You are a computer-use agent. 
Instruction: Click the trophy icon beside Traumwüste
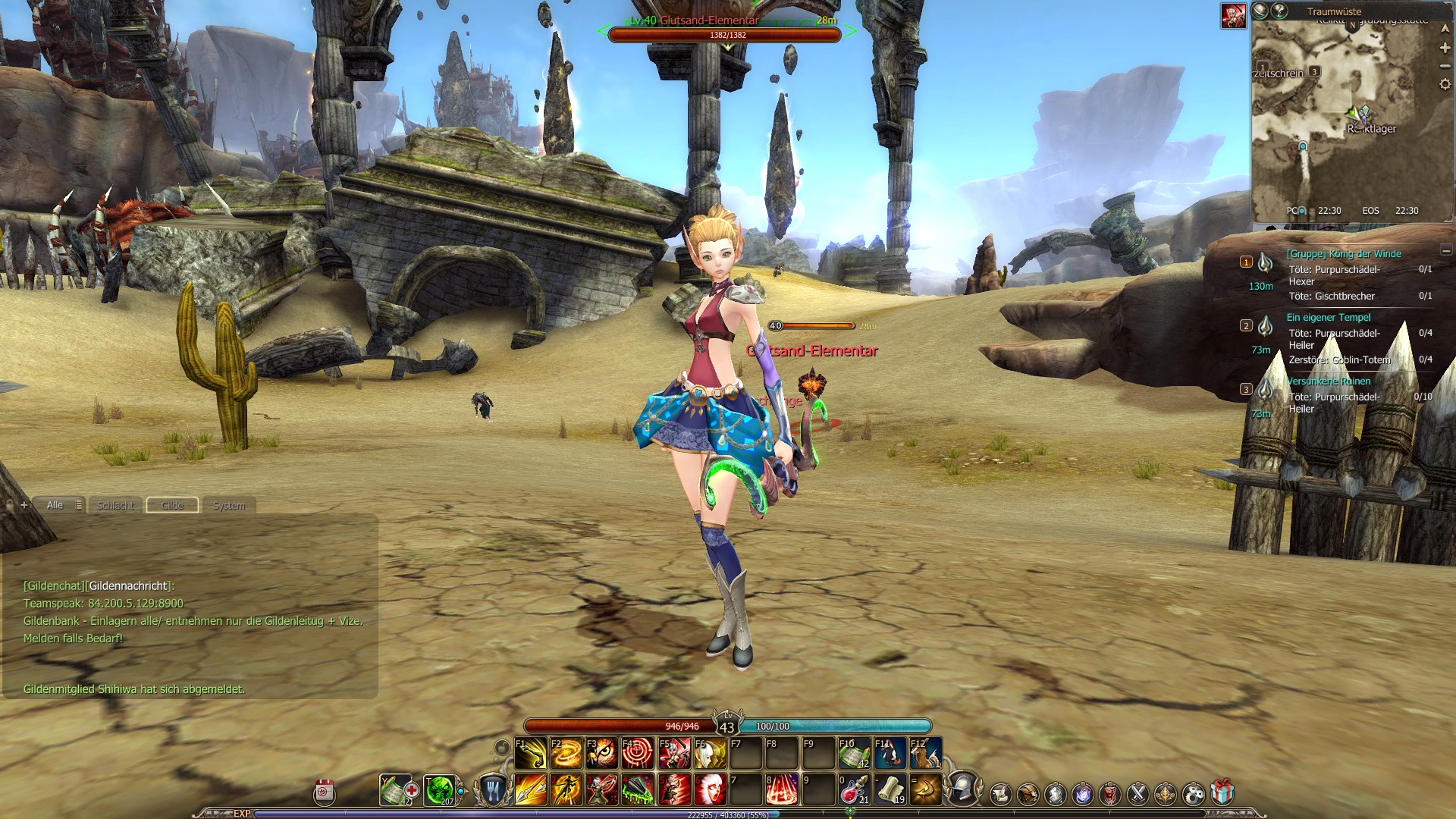1279,11
